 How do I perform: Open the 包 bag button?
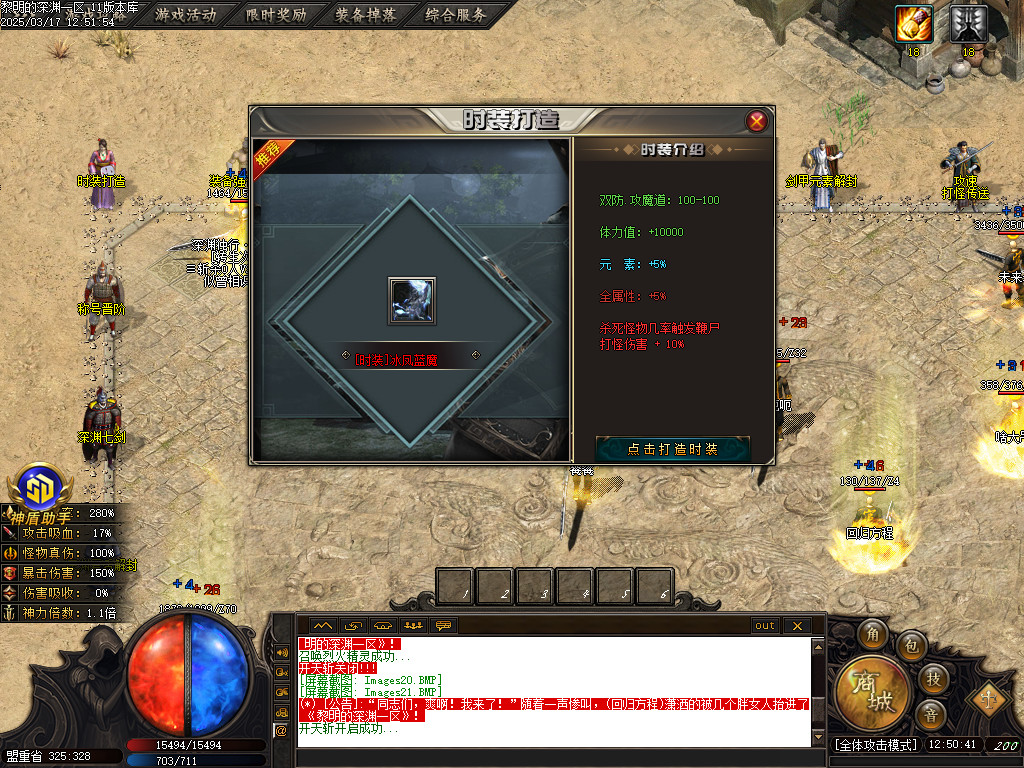(x=911, y=645)
